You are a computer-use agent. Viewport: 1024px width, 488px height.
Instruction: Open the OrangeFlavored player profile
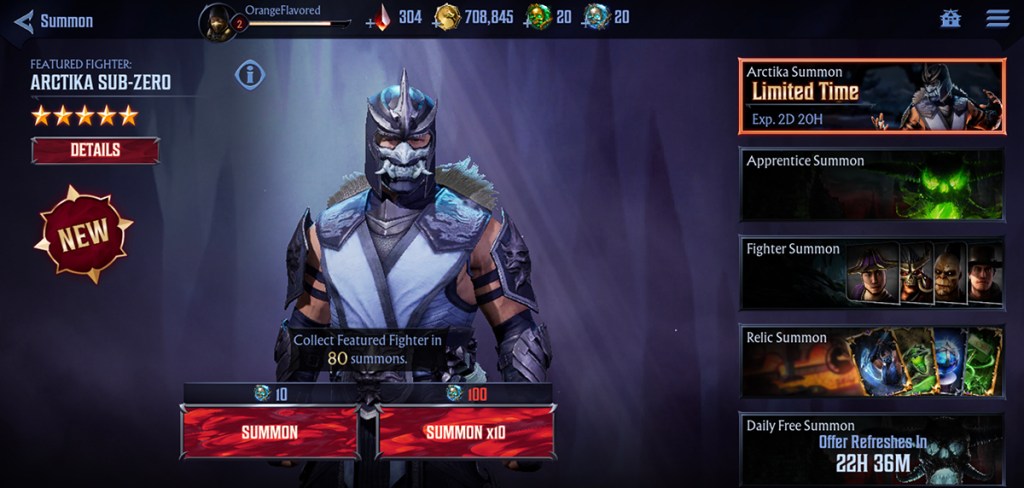[x=218, y=22]
